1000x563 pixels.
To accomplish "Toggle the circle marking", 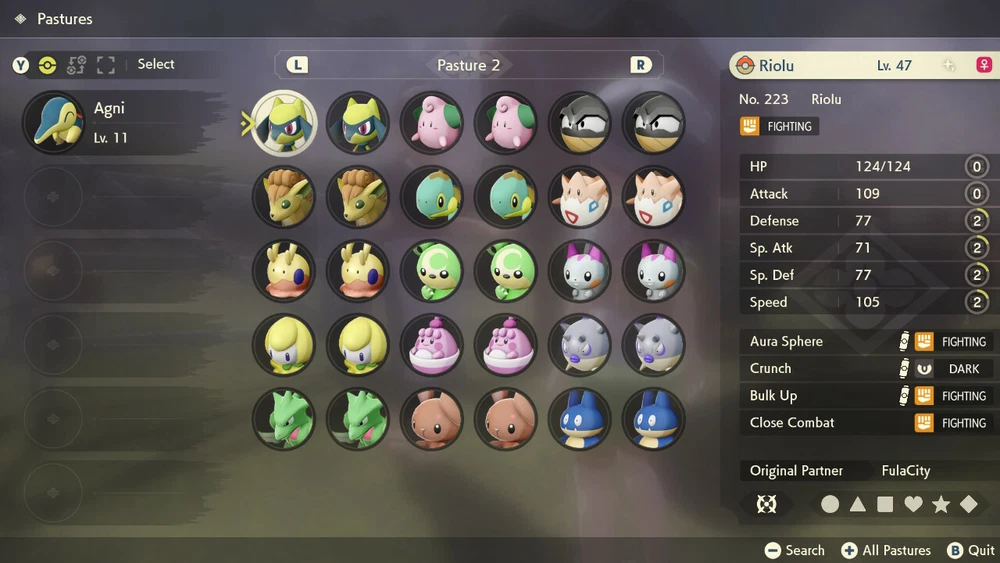I will [830, 505].
